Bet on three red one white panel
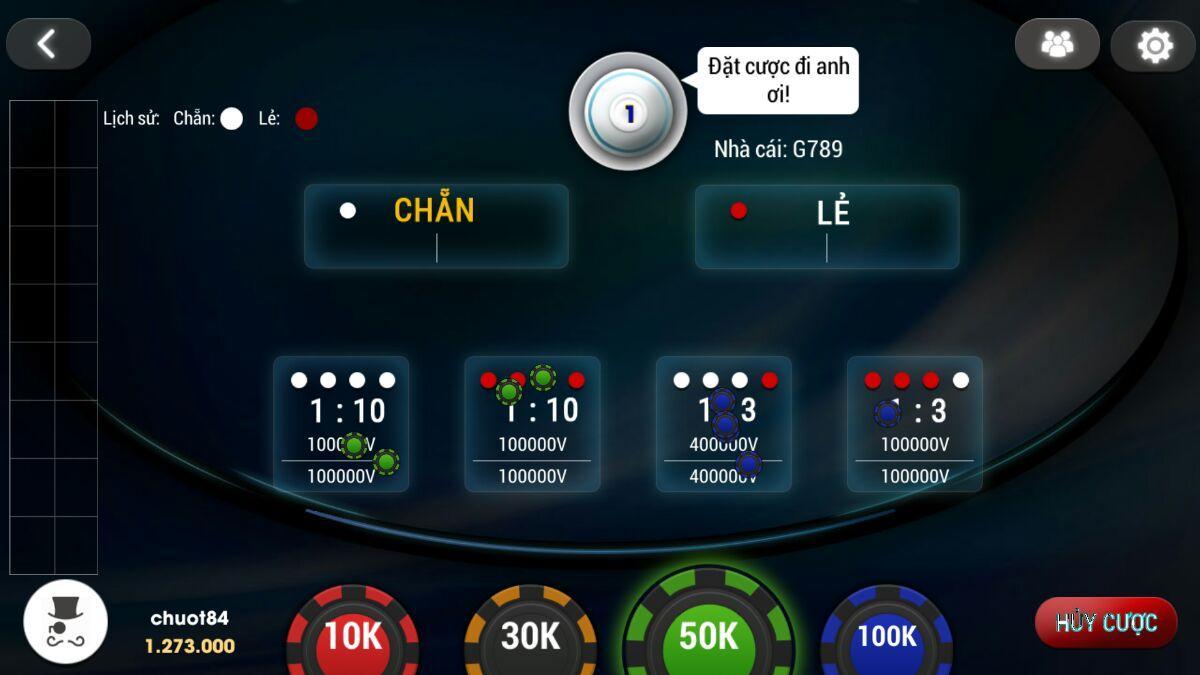 tap(914, 424)
